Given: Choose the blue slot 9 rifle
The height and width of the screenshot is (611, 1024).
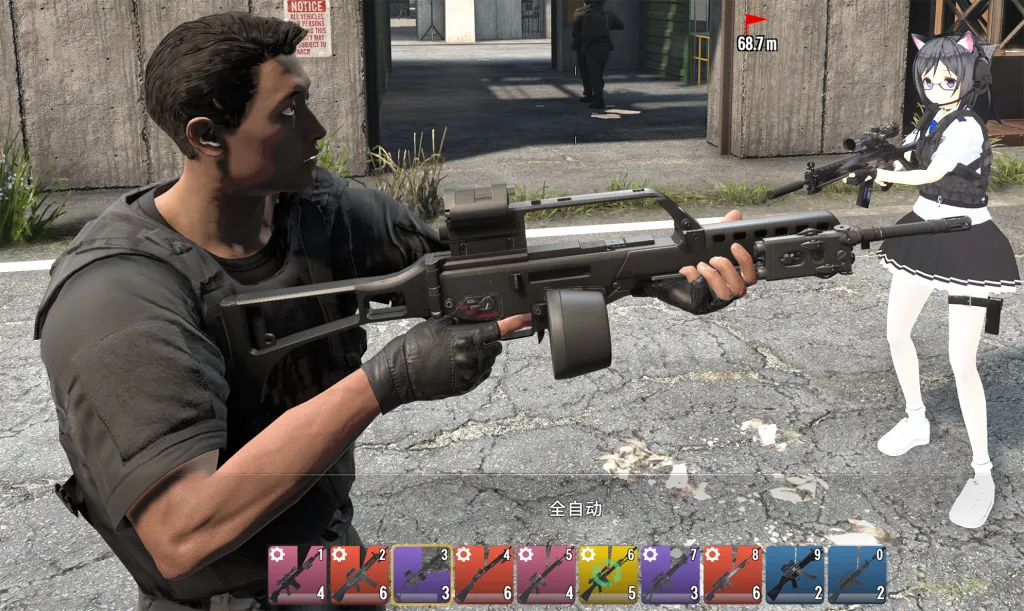Looking at the screenshot, I should click(794, 575).
